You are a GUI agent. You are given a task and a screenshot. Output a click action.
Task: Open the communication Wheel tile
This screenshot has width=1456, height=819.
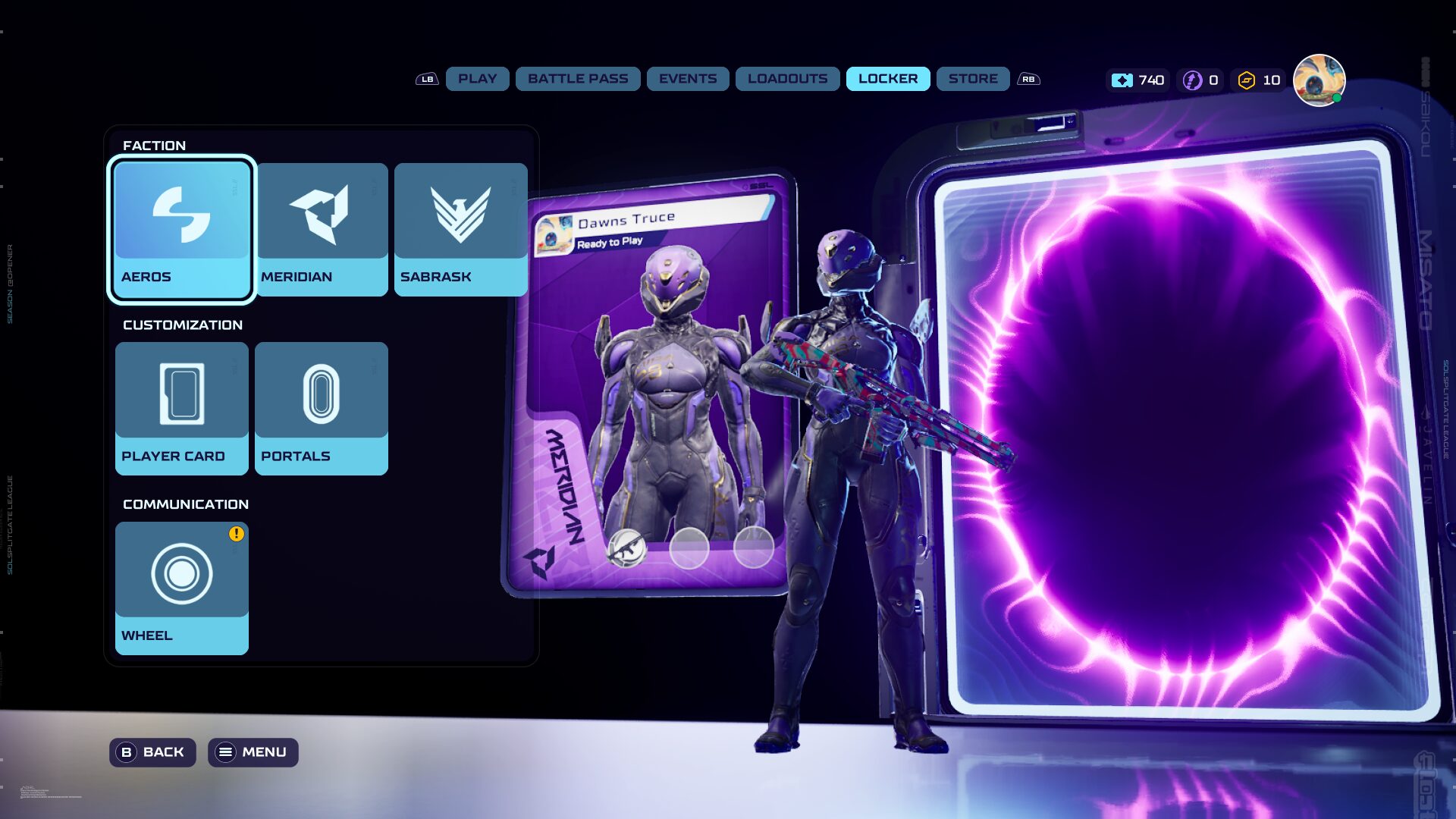point(181,588)
